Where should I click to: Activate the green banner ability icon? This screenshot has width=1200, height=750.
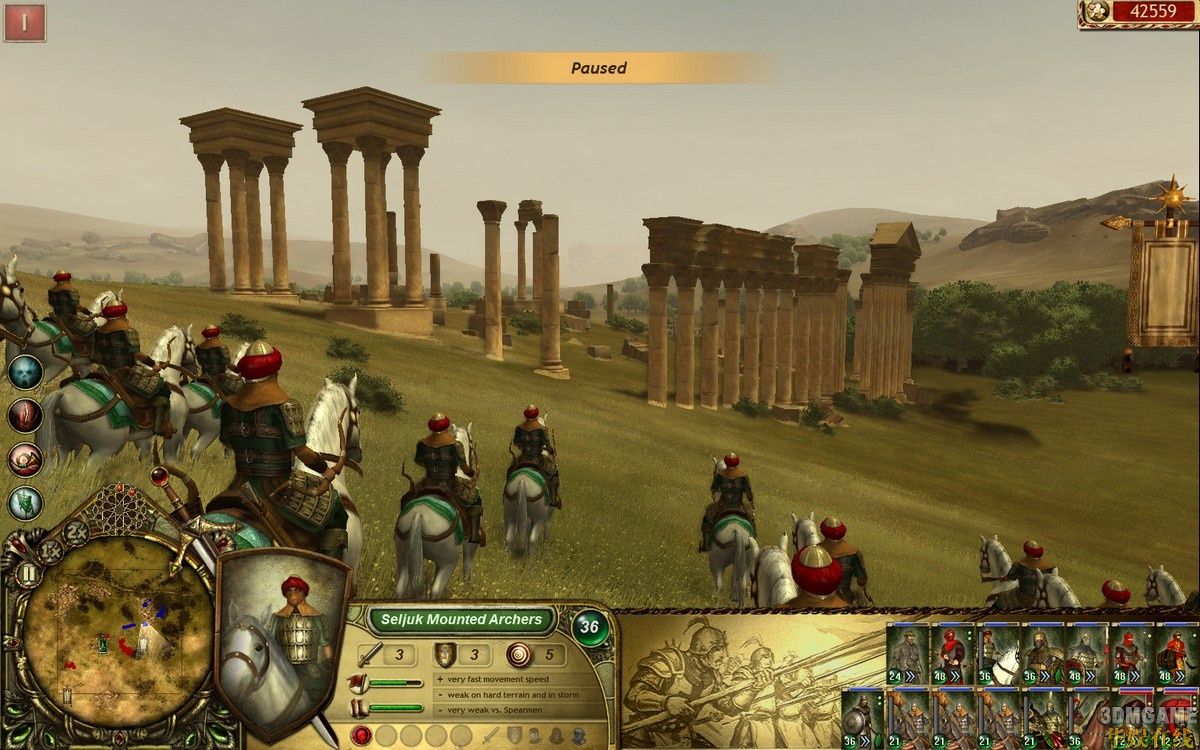click(25, 502)
